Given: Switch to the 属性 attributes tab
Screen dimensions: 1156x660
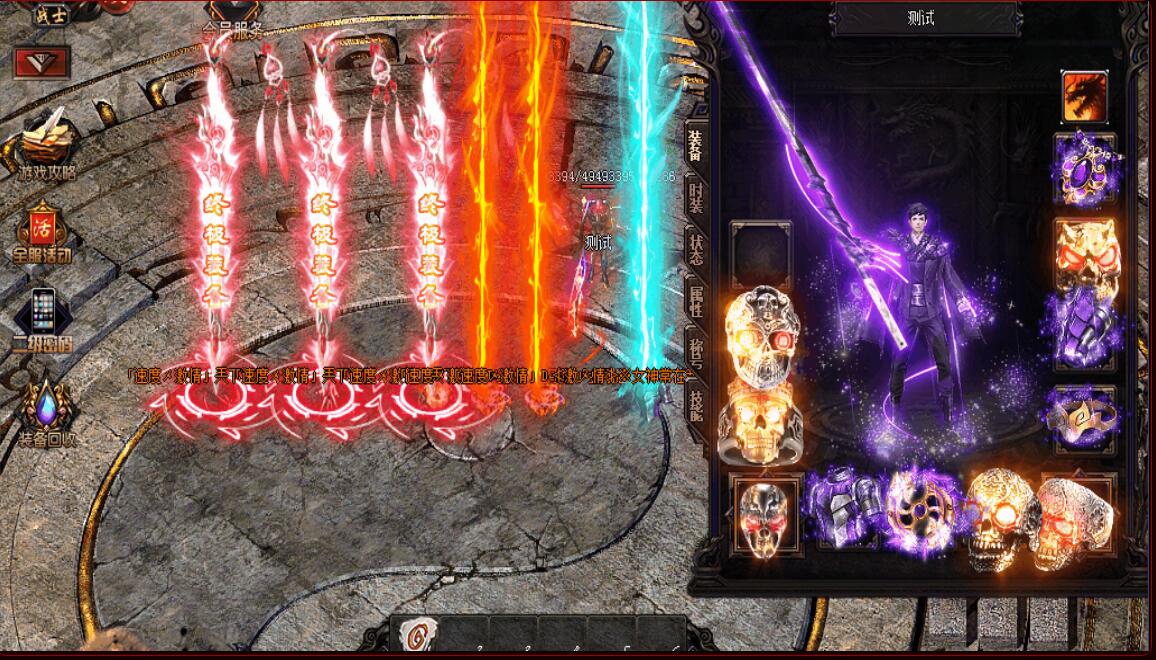Looking at the screenshot, I should (x=695, y=299).
